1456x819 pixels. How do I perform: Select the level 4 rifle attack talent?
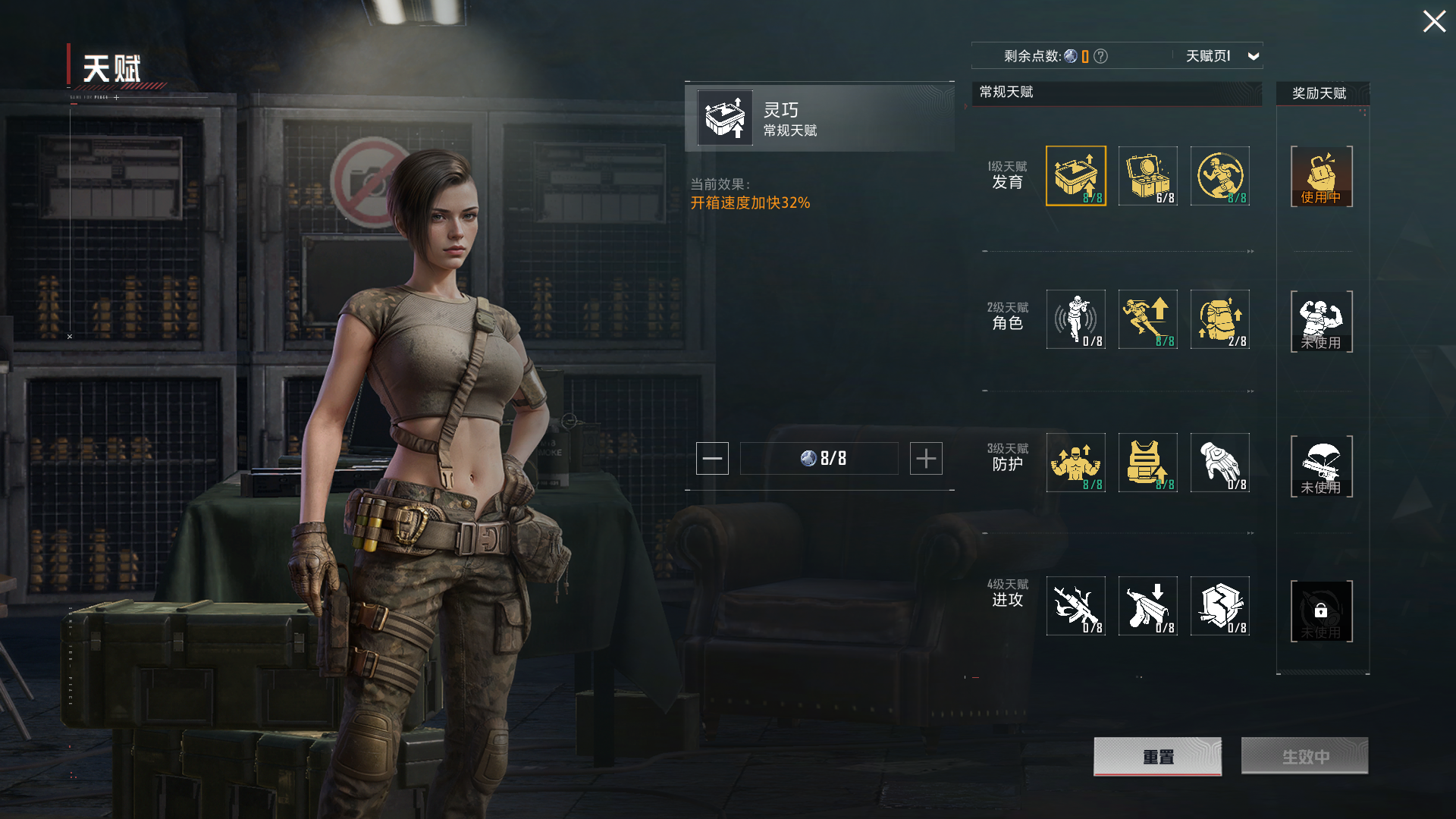pos(1075,606)
